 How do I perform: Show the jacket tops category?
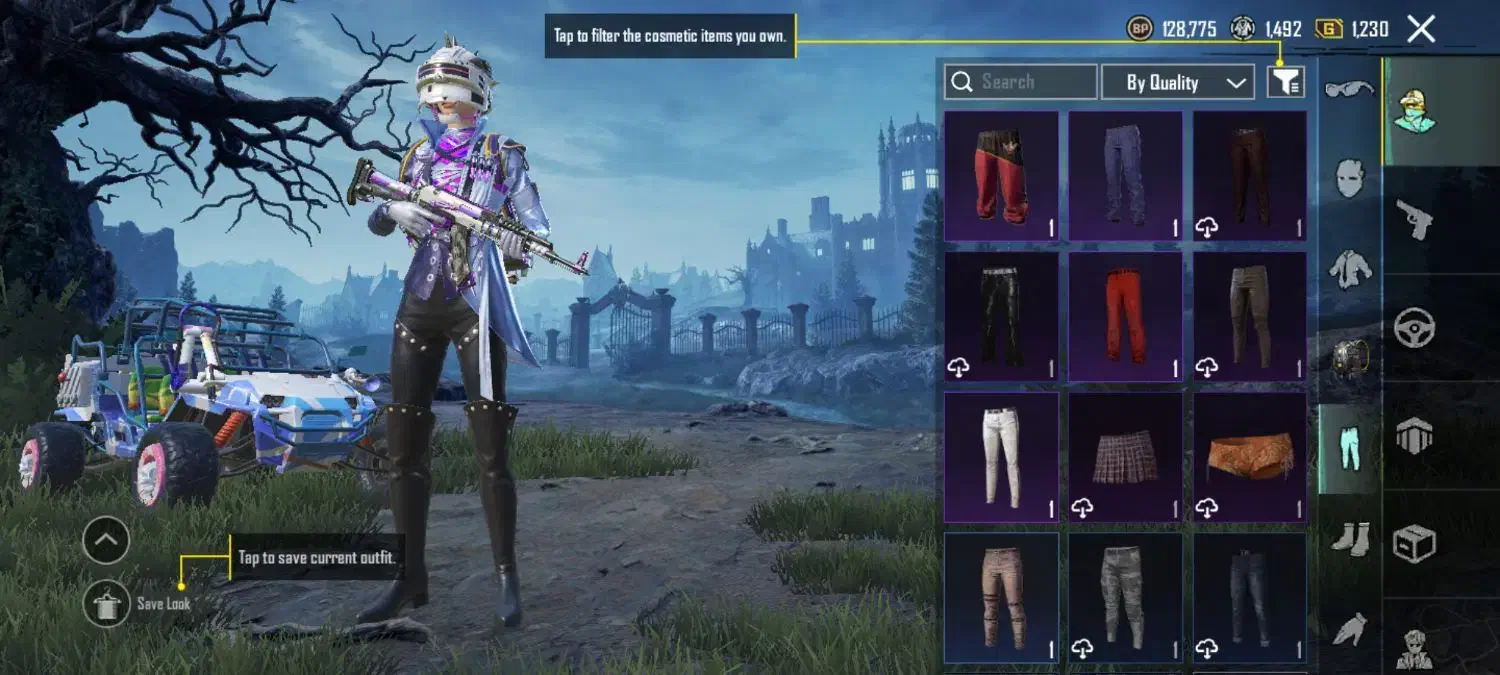[x=1349, y=267]
